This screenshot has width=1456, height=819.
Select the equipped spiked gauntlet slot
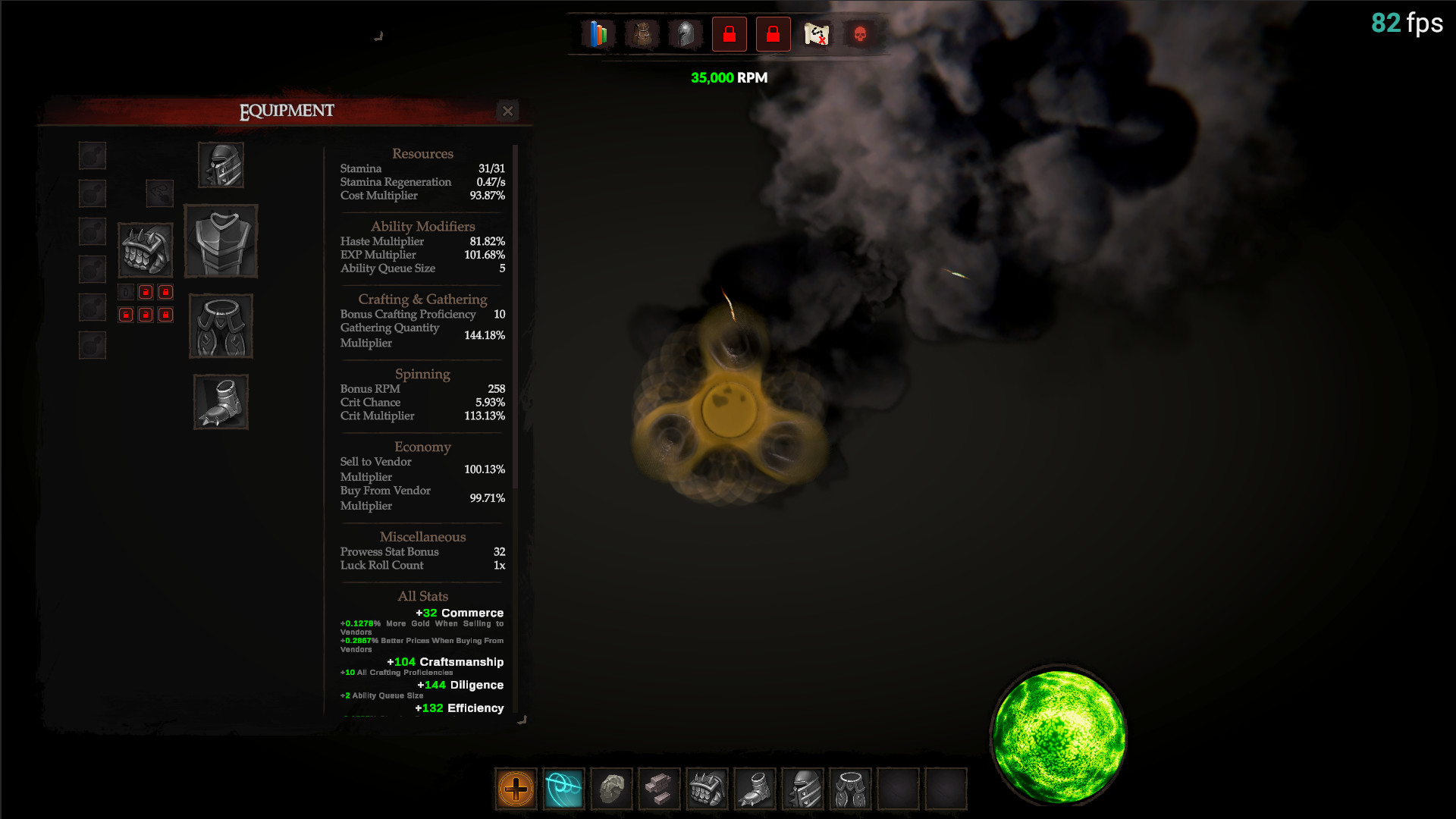click(145, 250)
